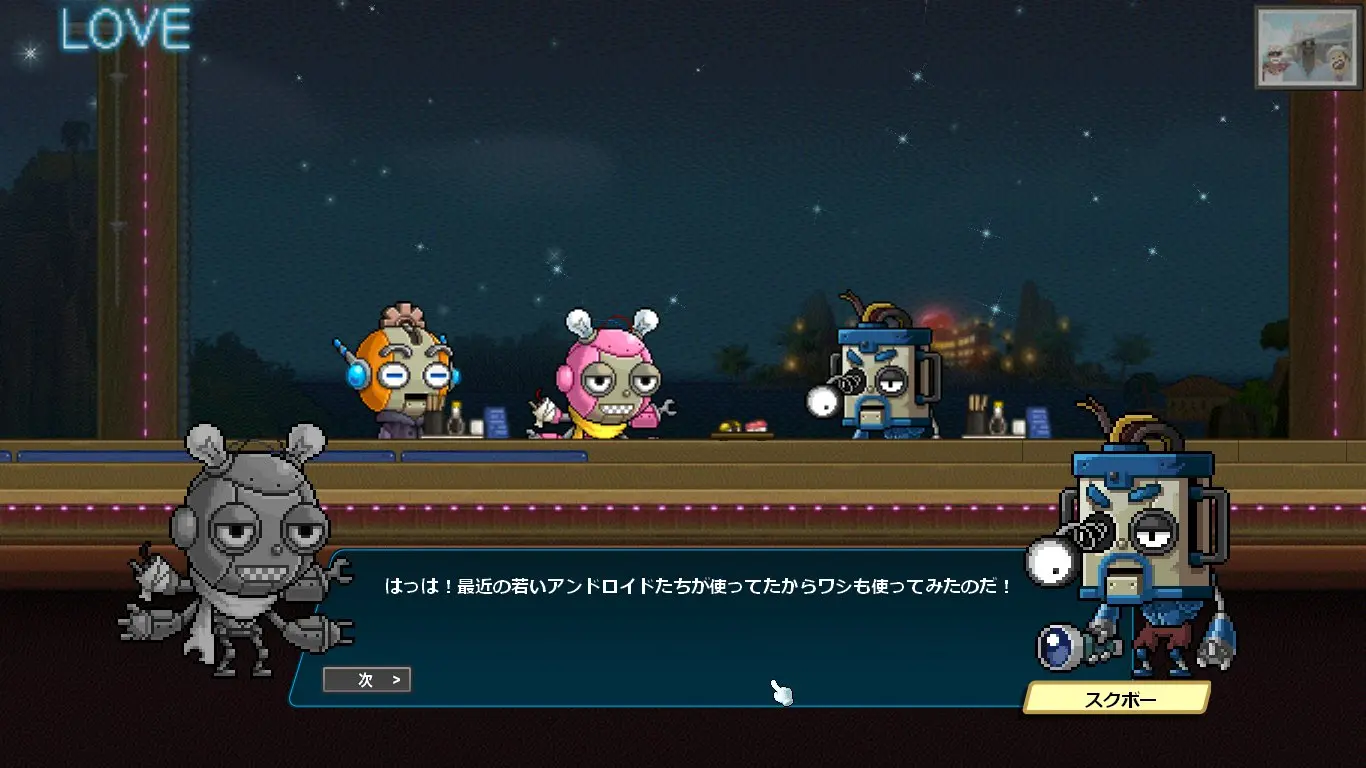
Task: Advance dialogue with the 次 button
Action: 367,680
